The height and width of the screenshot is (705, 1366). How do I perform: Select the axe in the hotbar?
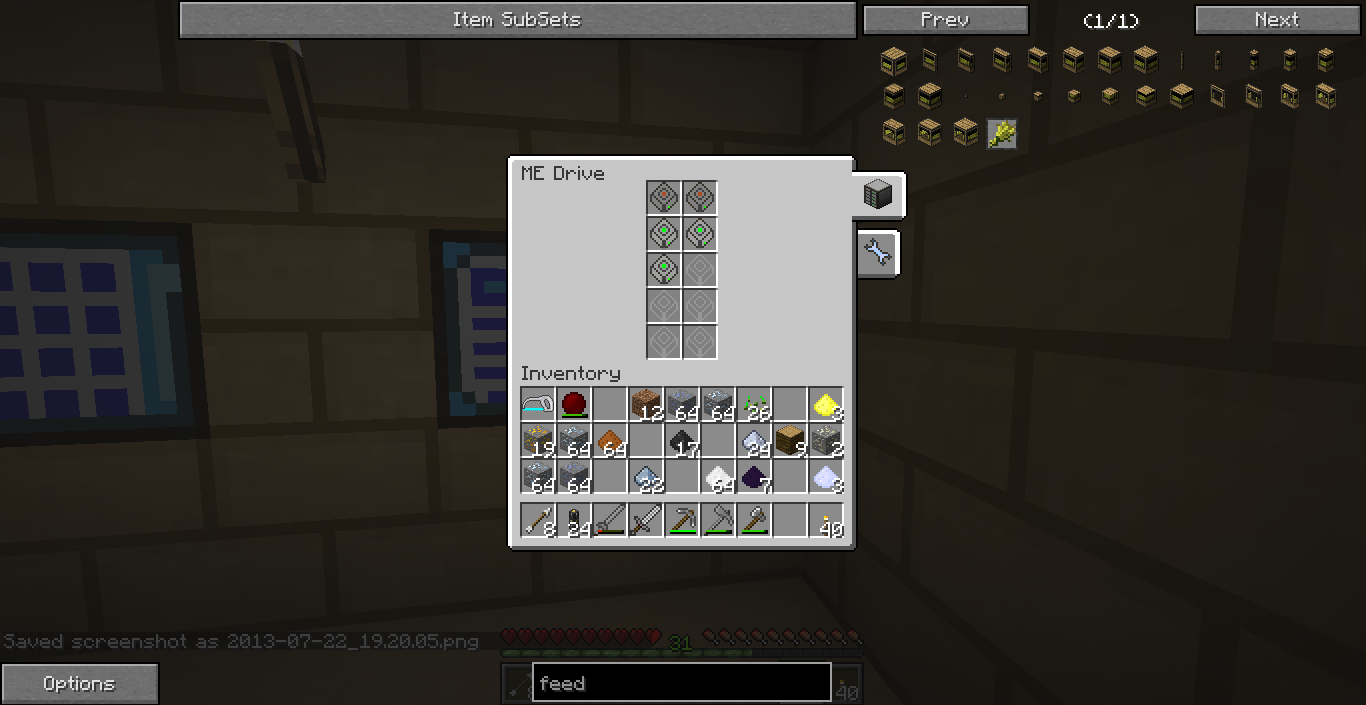(x=754, y=521)
